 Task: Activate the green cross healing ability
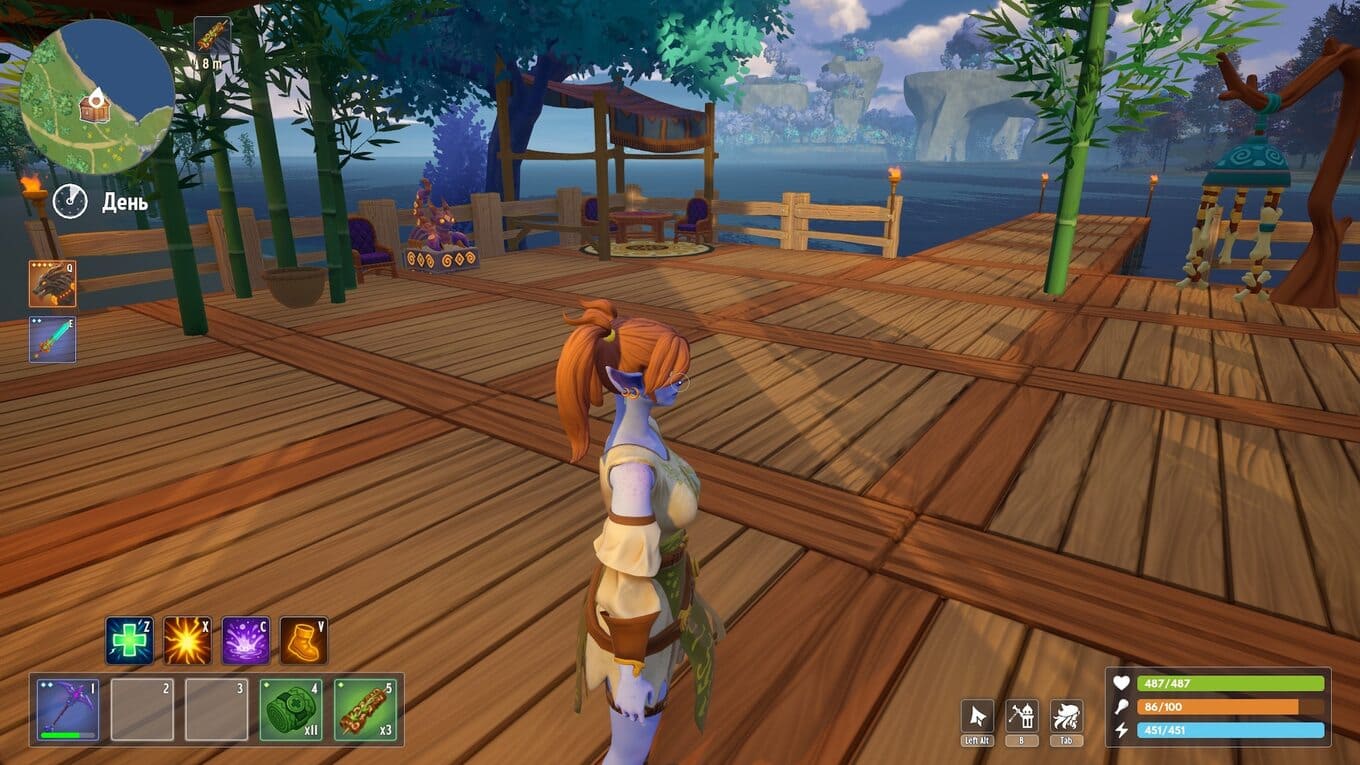click(129, 641)
